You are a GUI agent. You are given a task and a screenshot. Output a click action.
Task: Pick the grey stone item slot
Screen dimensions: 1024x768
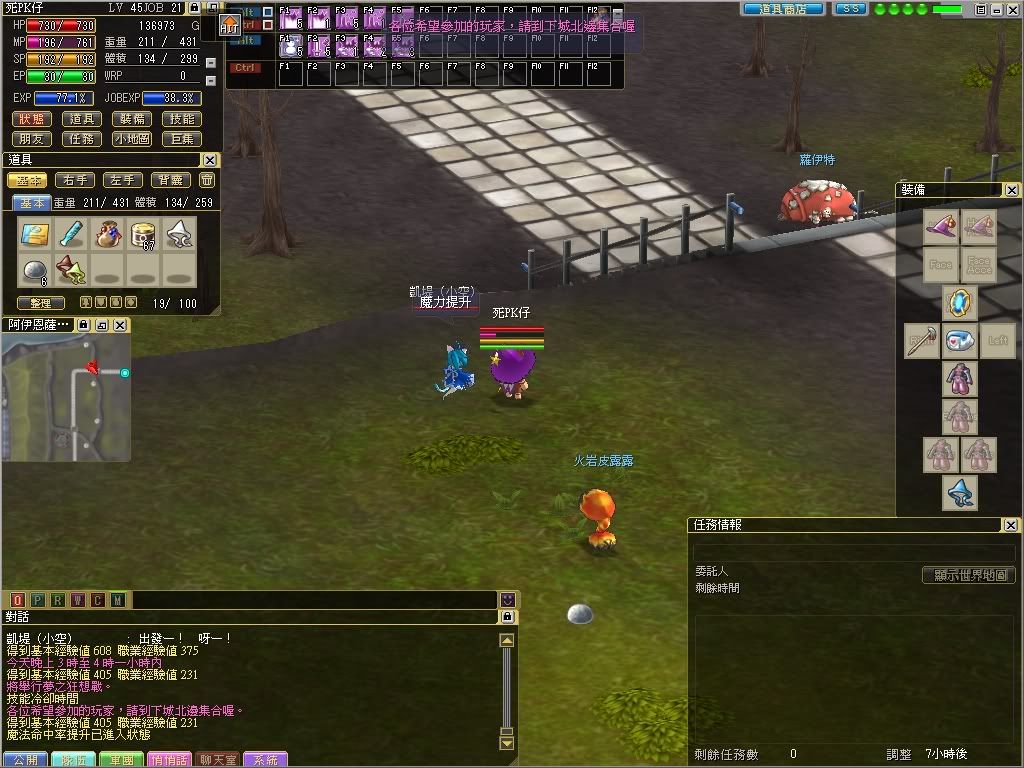pos(35,269)
